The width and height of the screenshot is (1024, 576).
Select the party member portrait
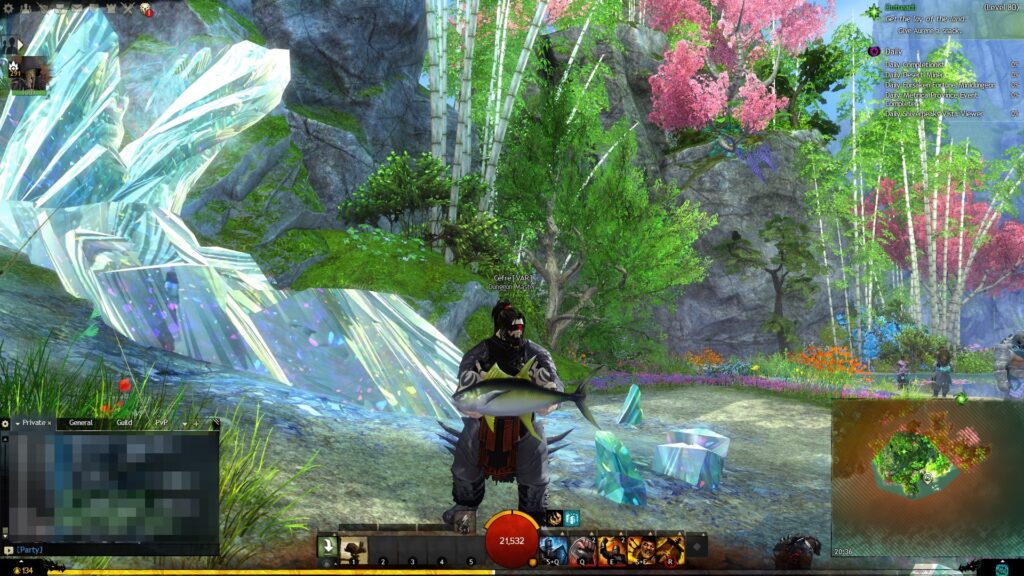29,74
